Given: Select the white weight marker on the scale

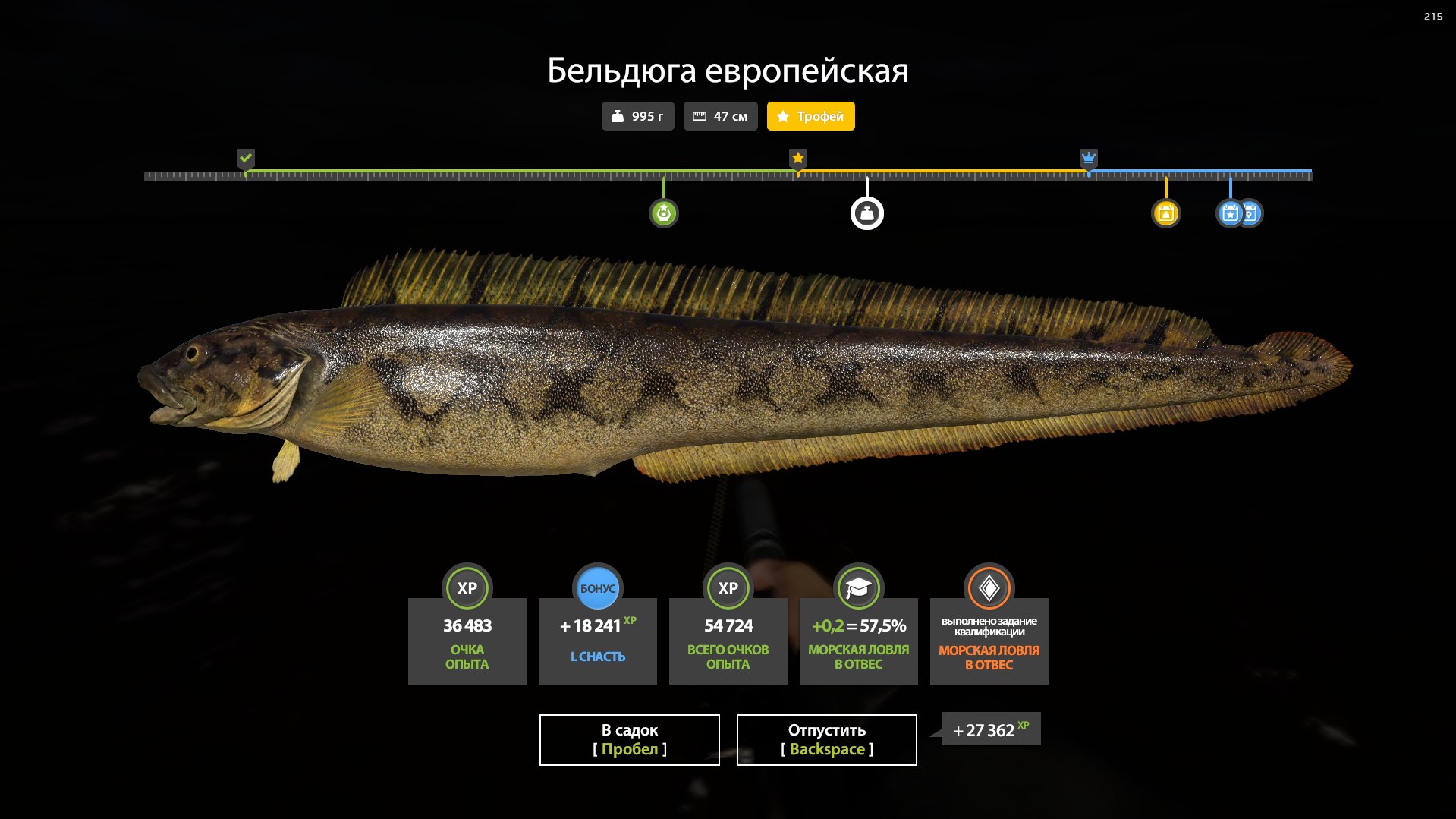Looking at the screenshot, I should tap(866, 213).
